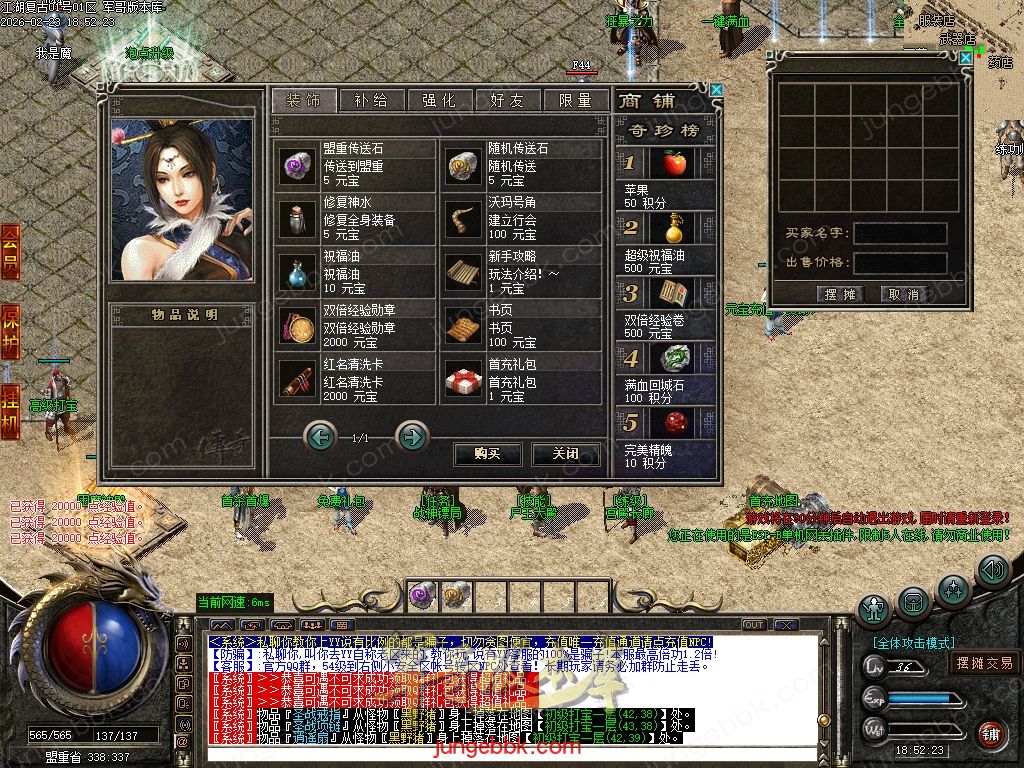The width and height of the screenshot is (1024, 768).
Task: Click the 出售价格 price field
Action: pos(900,263)
